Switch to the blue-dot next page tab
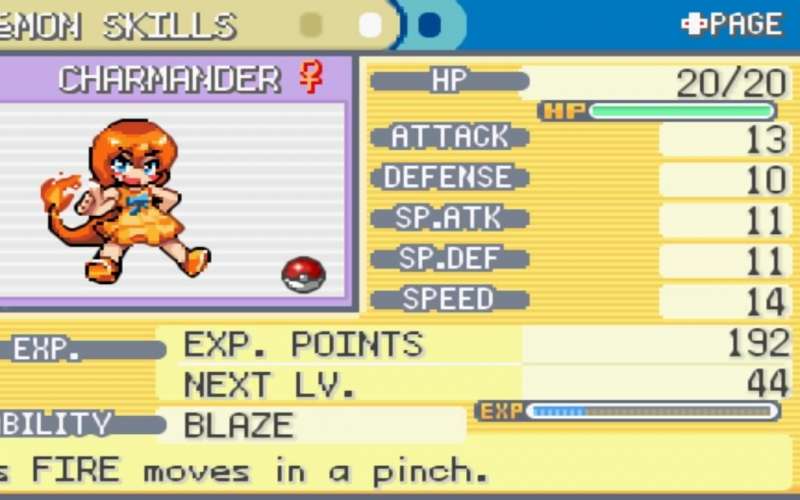This screenshot has height=500, width=800. 430,25
